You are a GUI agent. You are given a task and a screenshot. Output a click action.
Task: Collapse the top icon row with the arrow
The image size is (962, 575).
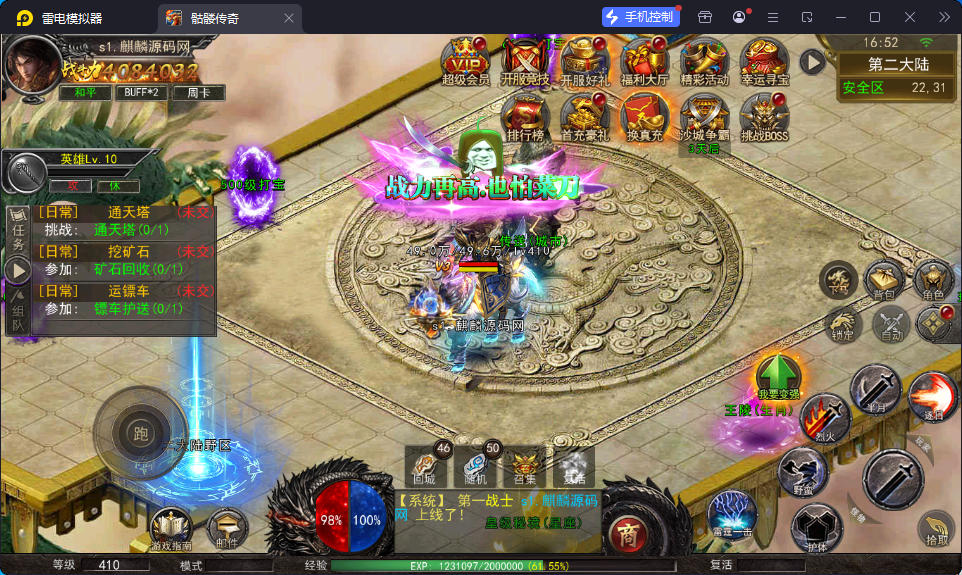[x=812, y=62]
